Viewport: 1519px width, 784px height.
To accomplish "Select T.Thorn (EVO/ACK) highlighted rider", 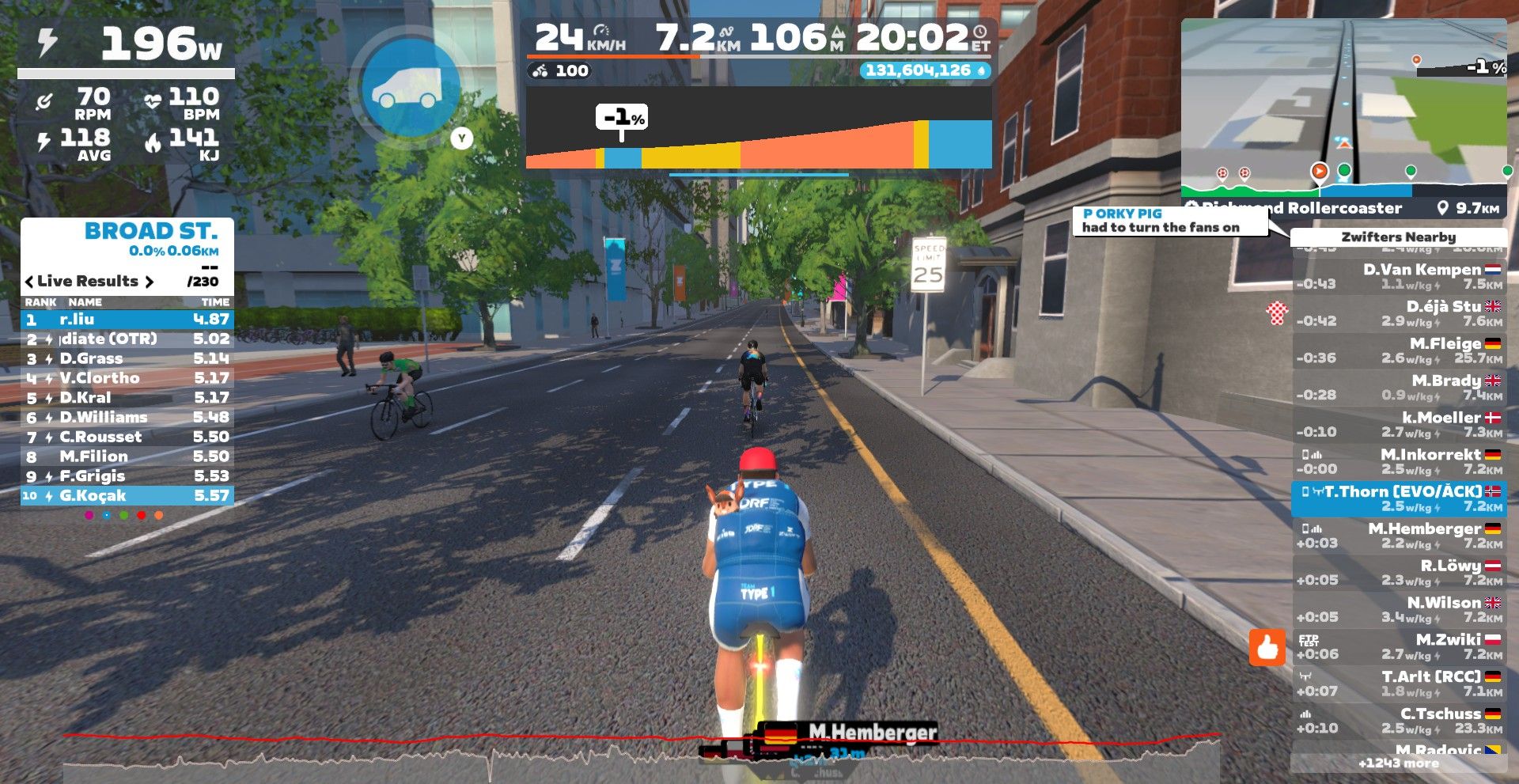I will click(1399, 498).
